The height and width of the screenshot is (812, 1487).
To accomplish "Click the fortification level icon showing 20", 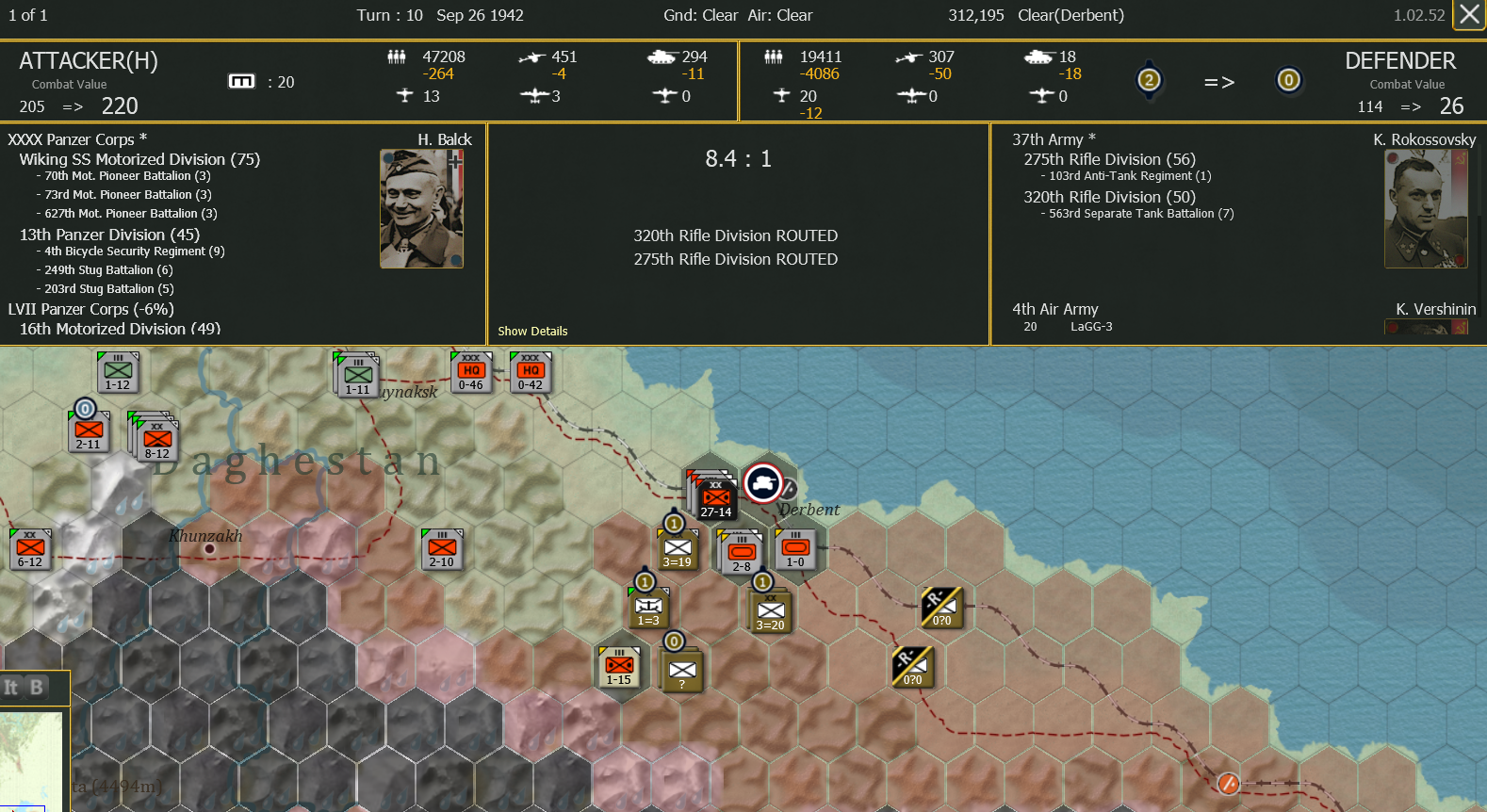I will [x=242, y=81].
